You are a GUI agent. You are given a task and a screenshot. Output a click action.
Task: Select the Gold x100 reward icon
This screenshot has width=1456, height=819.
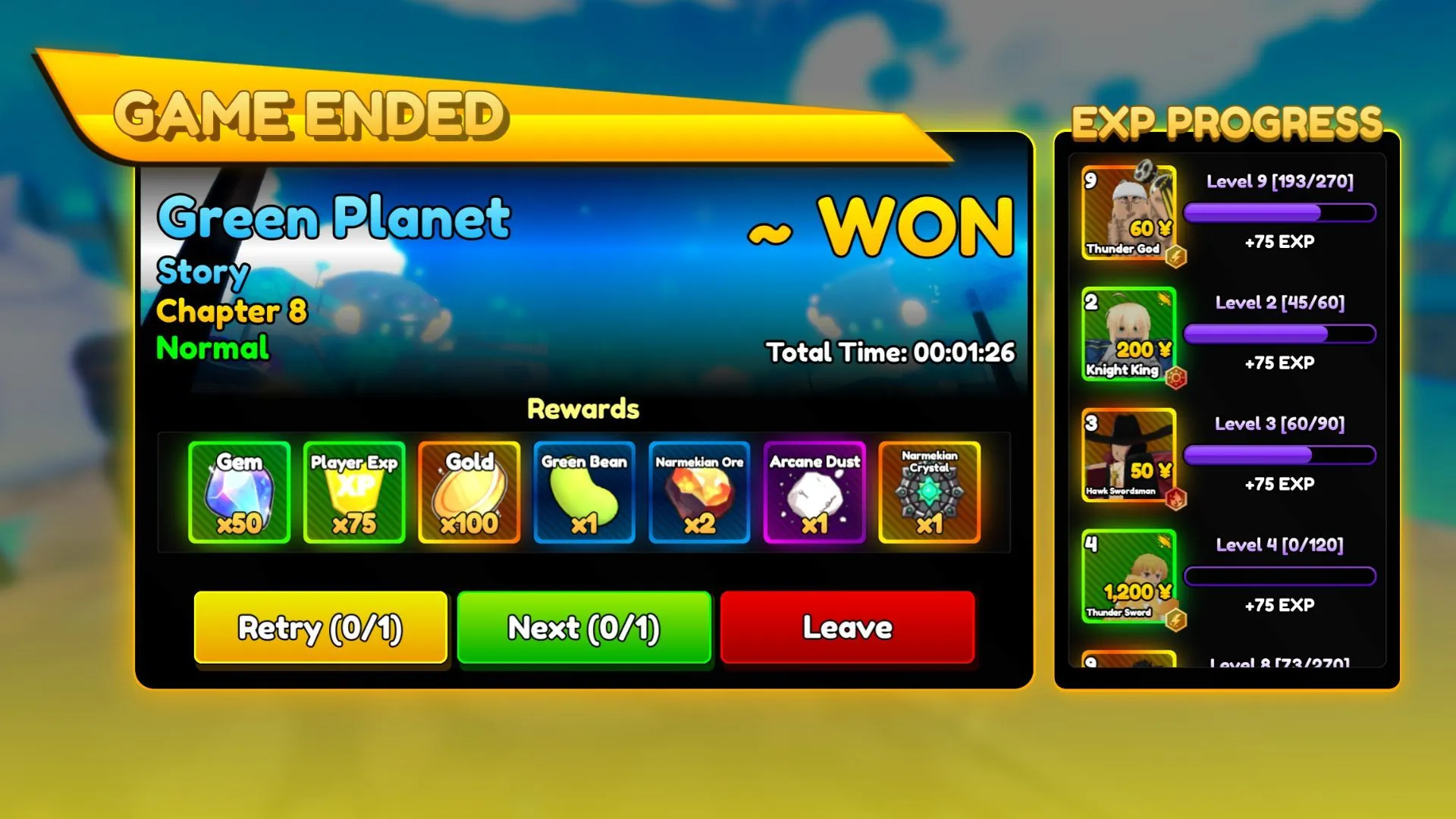pos(469,493)
